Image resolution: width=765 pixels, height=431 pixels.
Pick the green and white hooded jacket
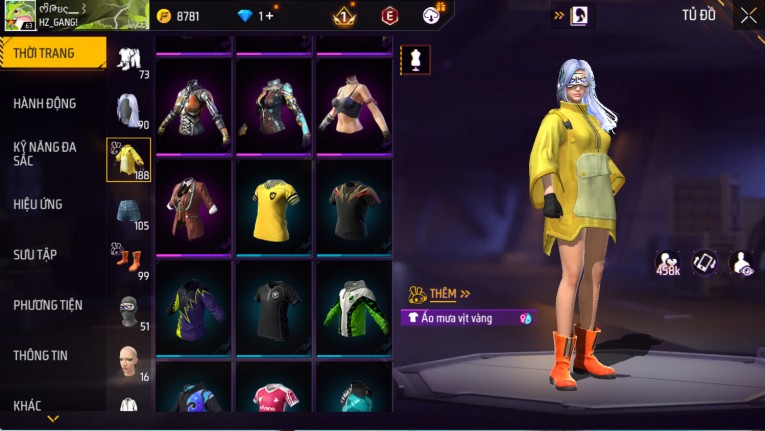point(353,308)
